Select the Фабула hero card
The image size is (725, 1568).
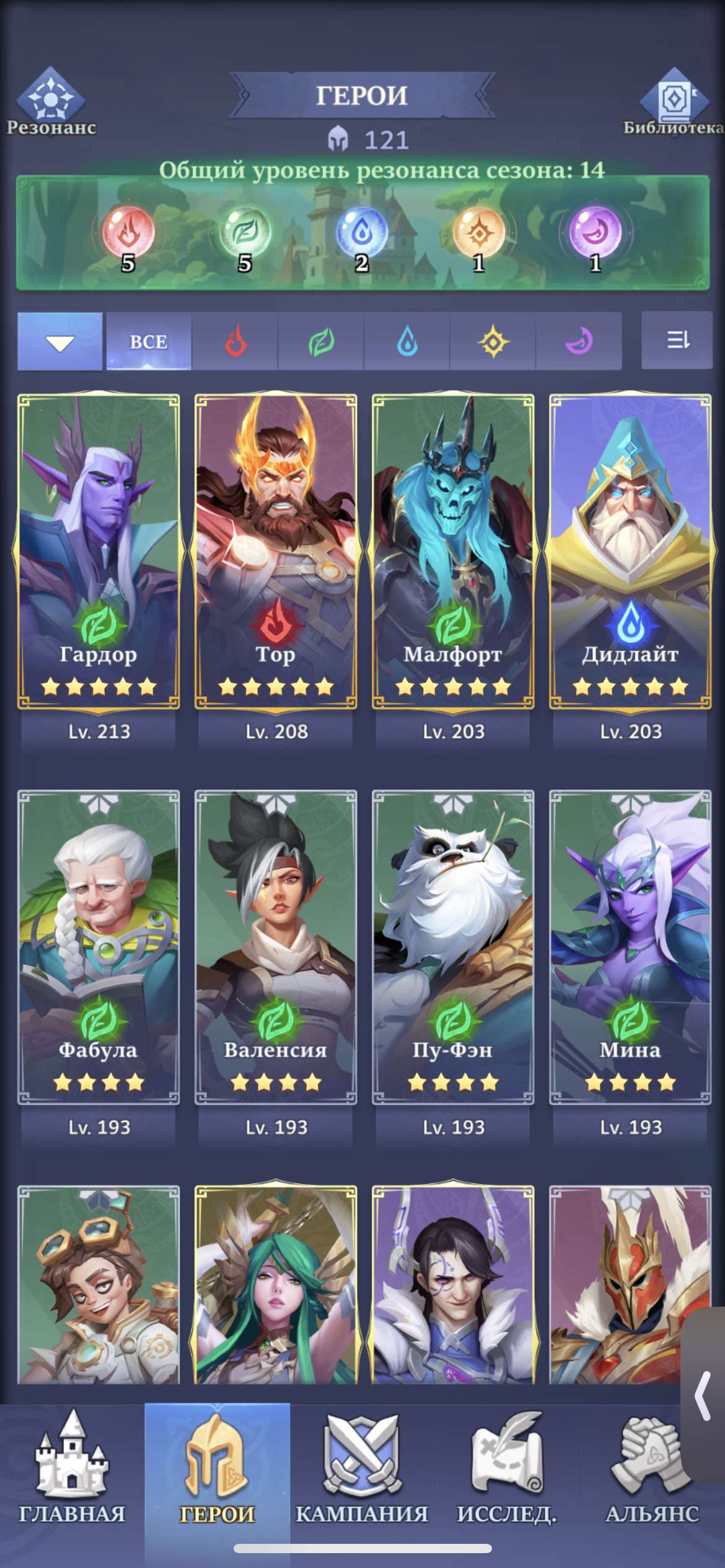tap(99, 947)
